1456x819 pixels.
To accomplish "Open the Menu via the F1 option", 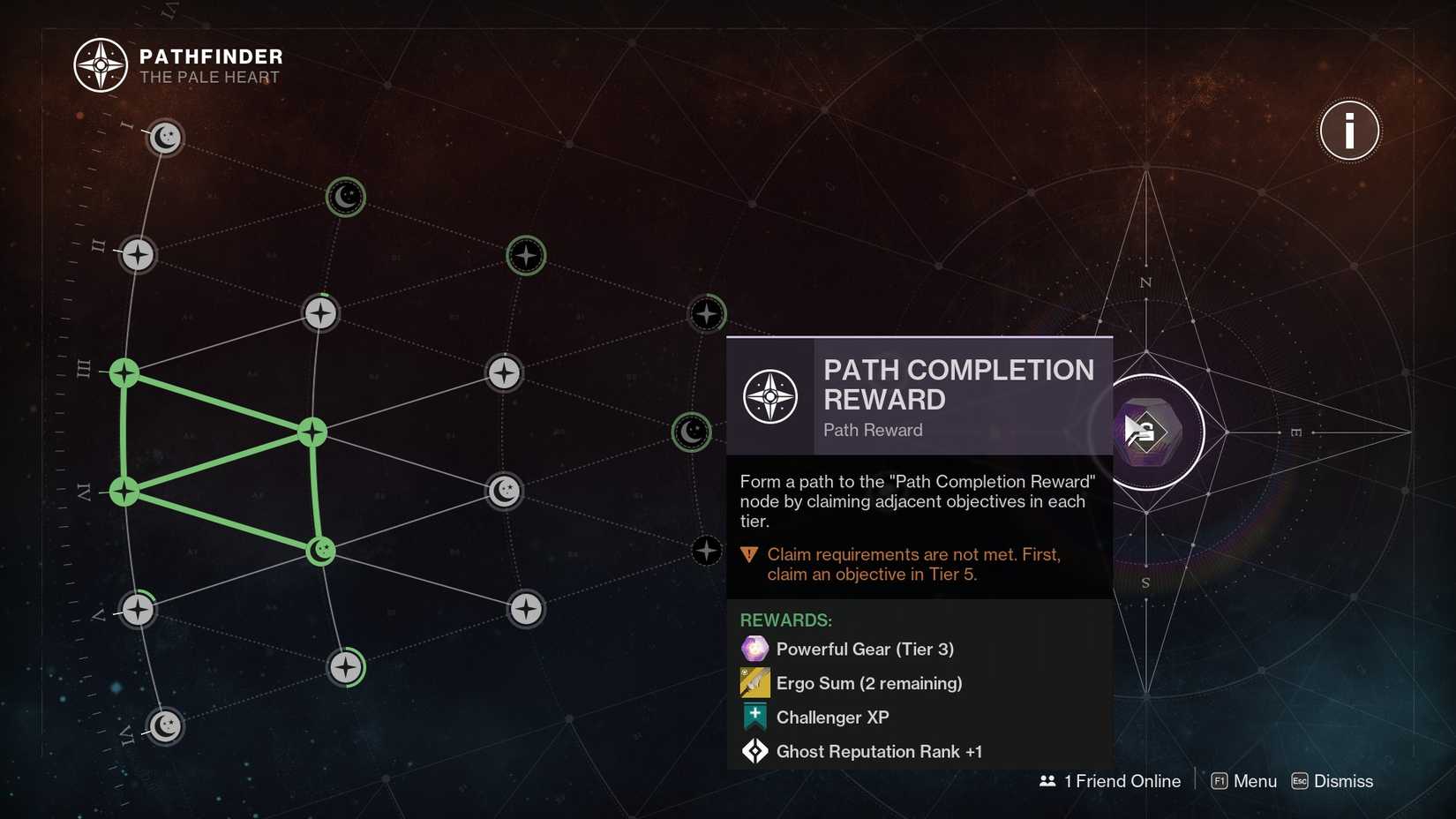I will coord(1242,781).
